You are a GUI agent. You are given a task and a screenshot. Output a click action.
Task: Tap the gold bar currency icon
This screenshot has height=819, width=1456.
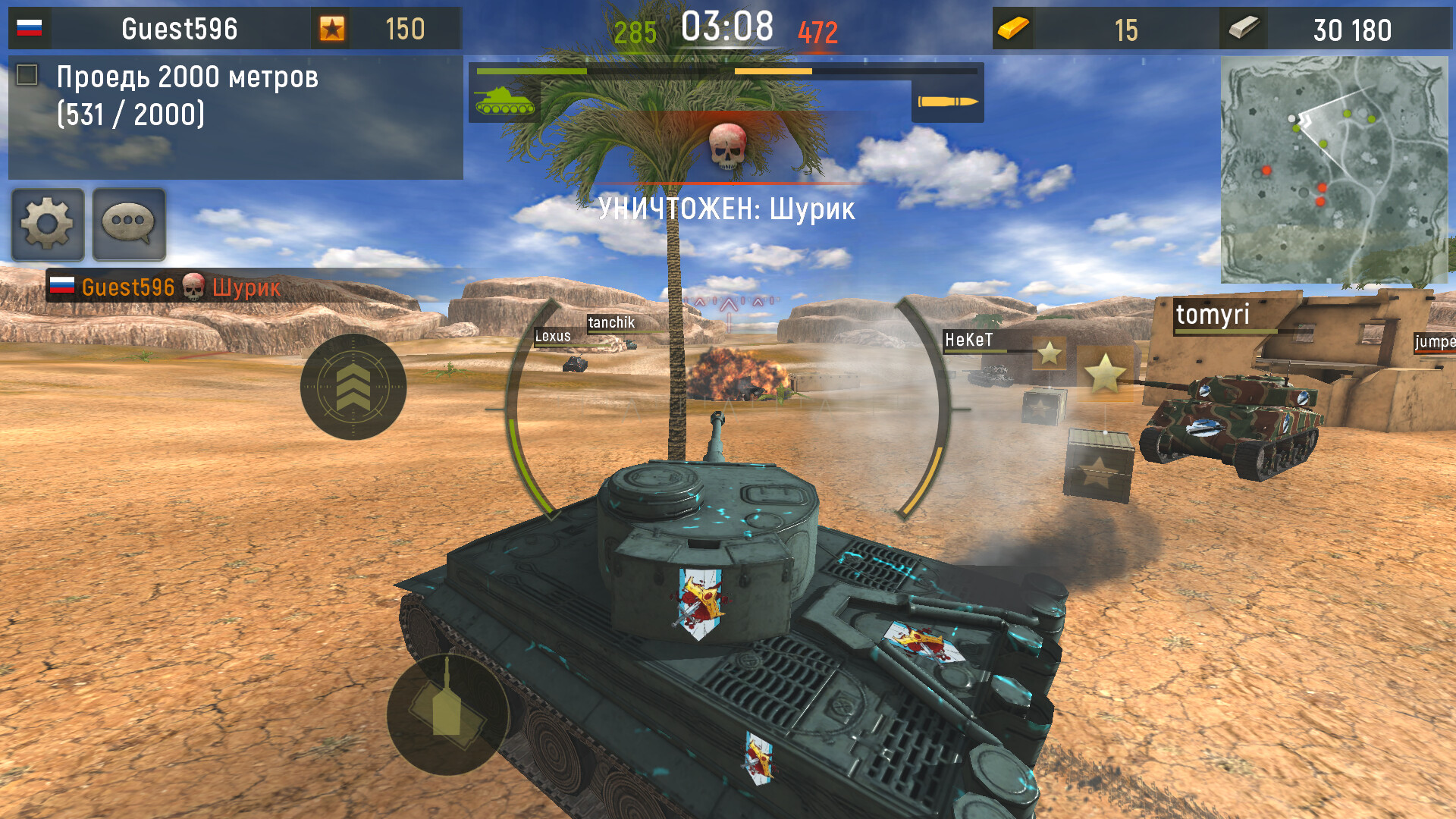coord(1014,29)
